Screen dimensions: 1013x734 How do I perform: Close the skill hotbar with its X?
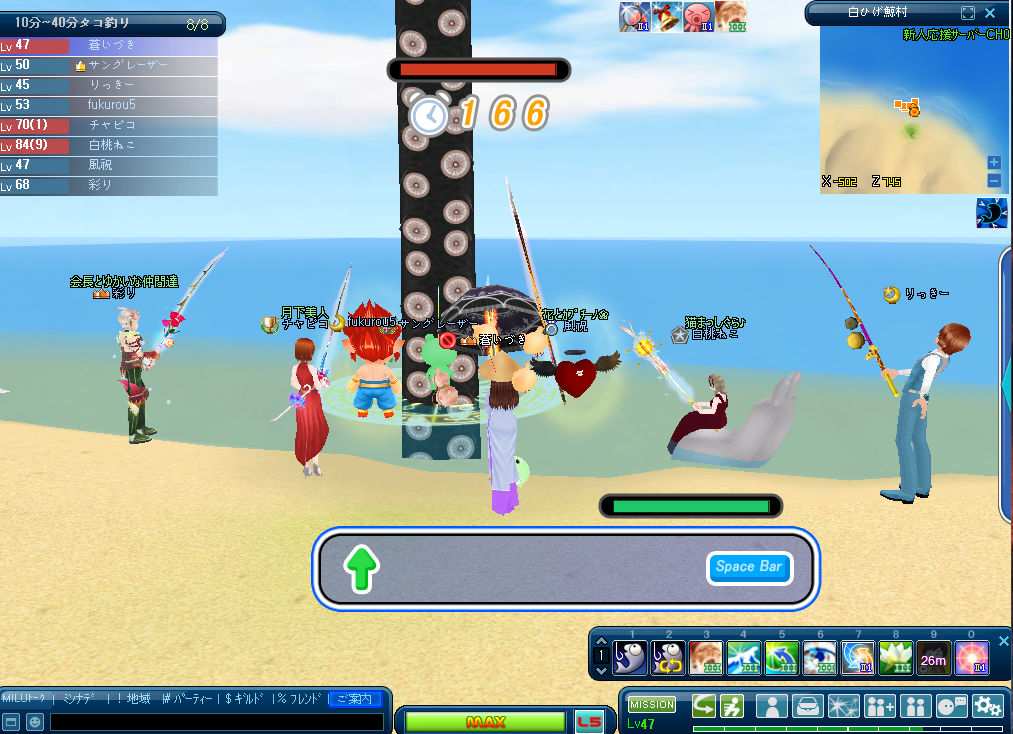pyautogui.click(x=1004, y=641)
